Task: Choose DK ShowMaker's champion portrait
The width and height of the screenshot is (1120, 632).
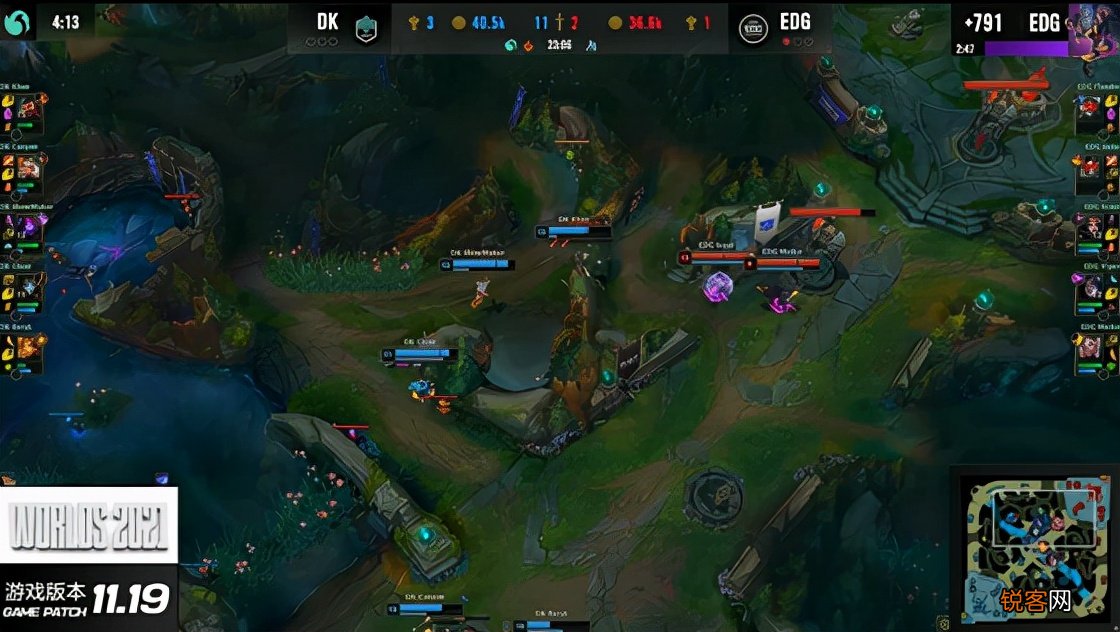Action: tap(28, 226)
